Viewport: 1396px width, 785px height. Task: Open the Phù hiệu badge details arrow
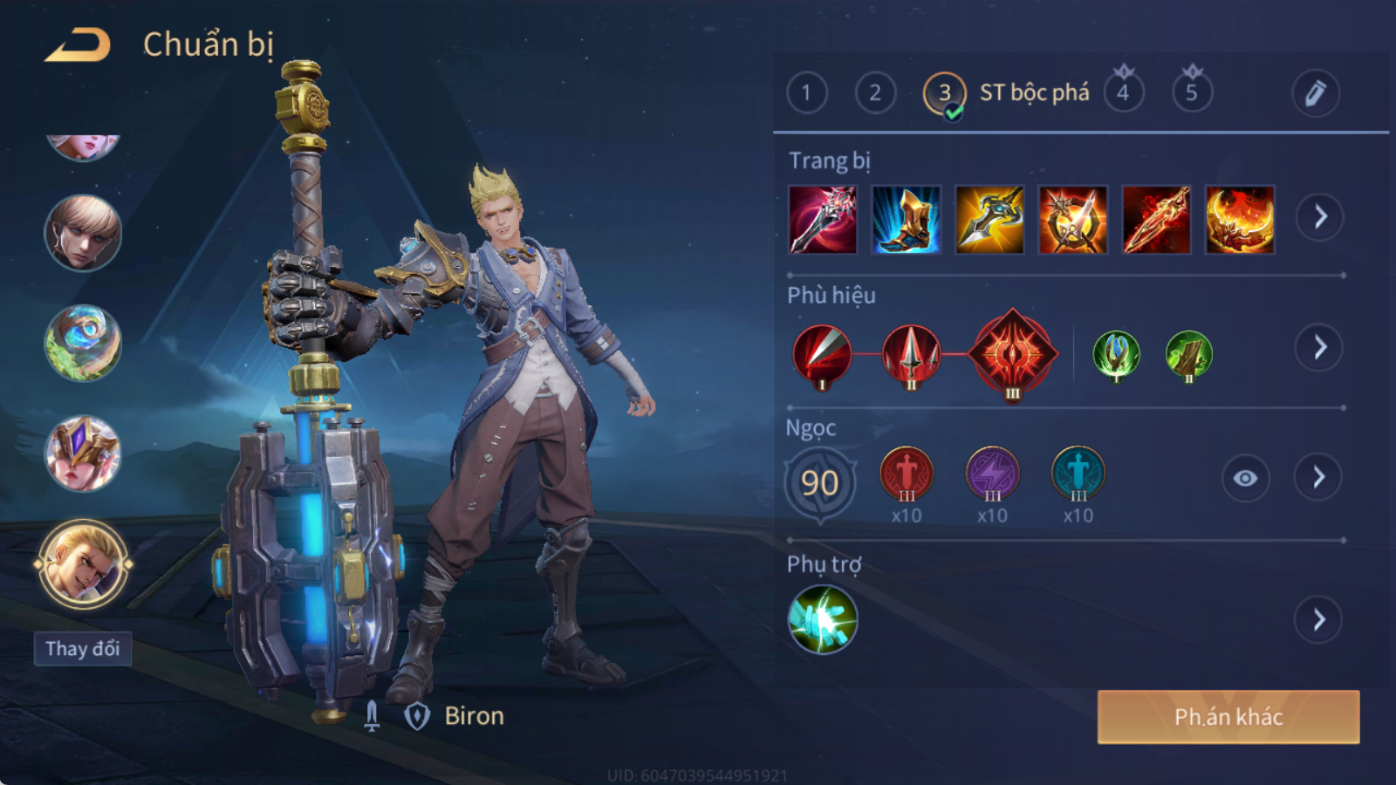[x=1319, y=348]
